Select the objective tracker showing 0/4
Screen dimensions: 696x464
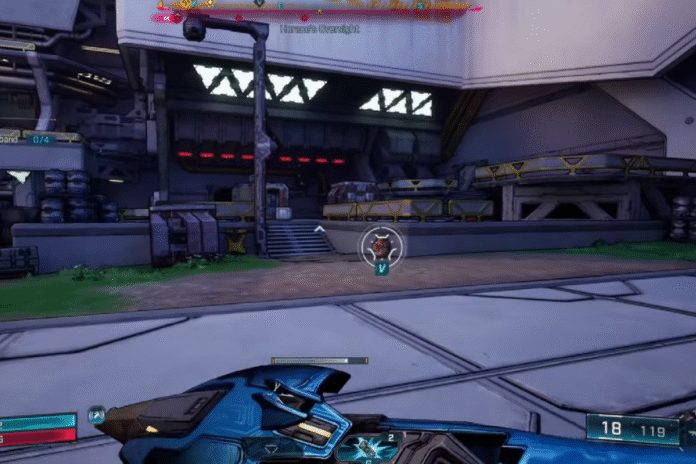(40, 139)
